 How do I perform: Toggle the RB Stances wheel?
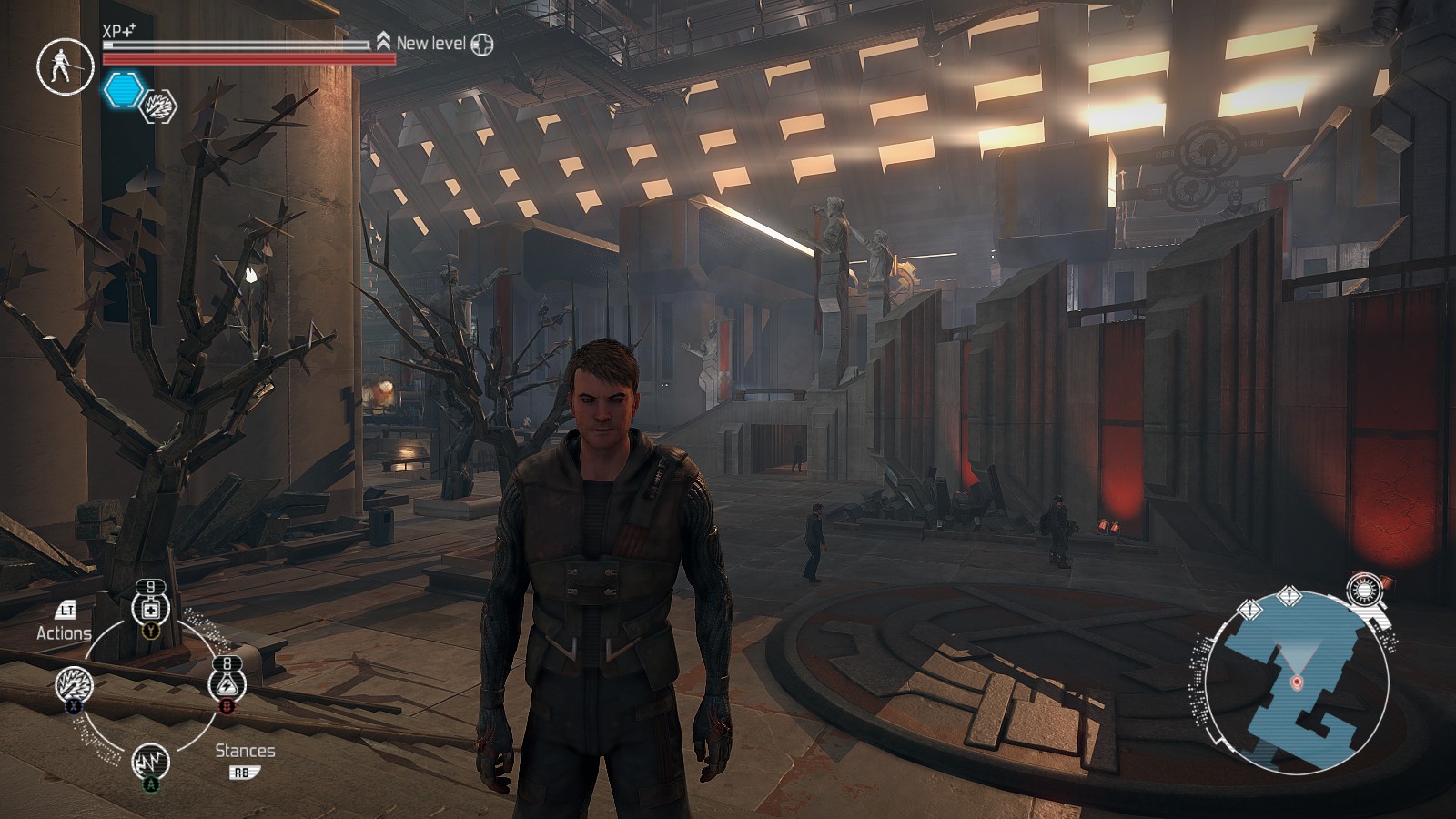[246, 772]
